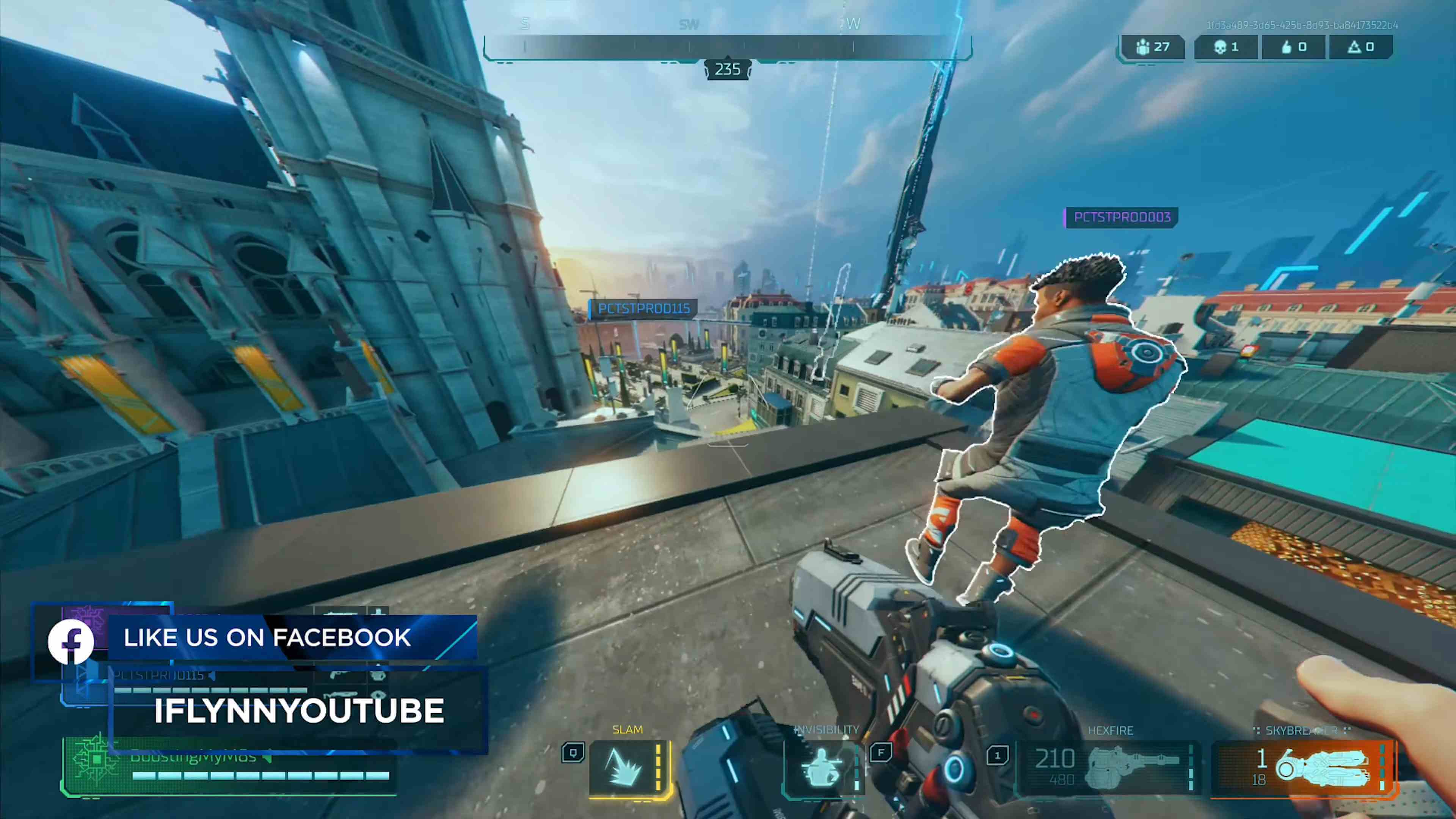Image resolution: width=1456 pixels, height=819 pixels.
Task: Click the PCTSTPROD115 teammate name tag
Action: (643, 309)
